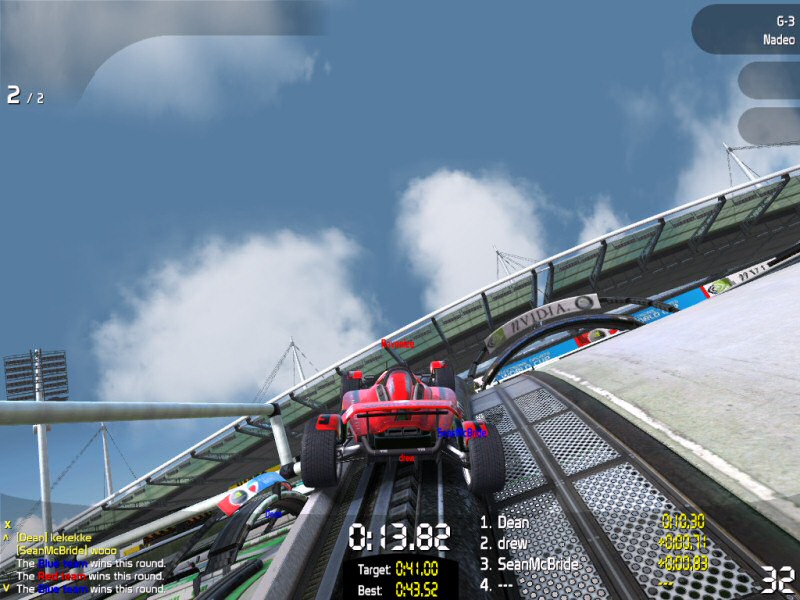The image size is (800, 600).
Task: Open the G-3 Nadeo track info panel
Action: (748, 30)
